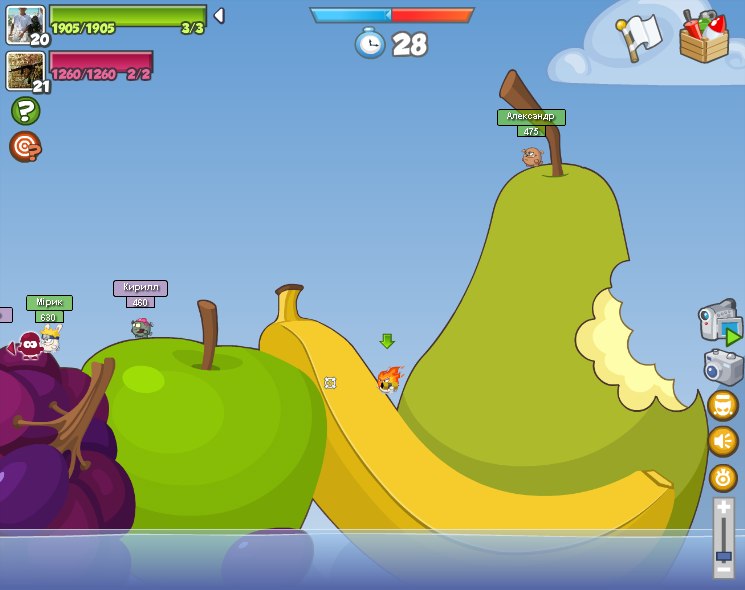Start video recording with the camcorder icon

coord(720,322)
